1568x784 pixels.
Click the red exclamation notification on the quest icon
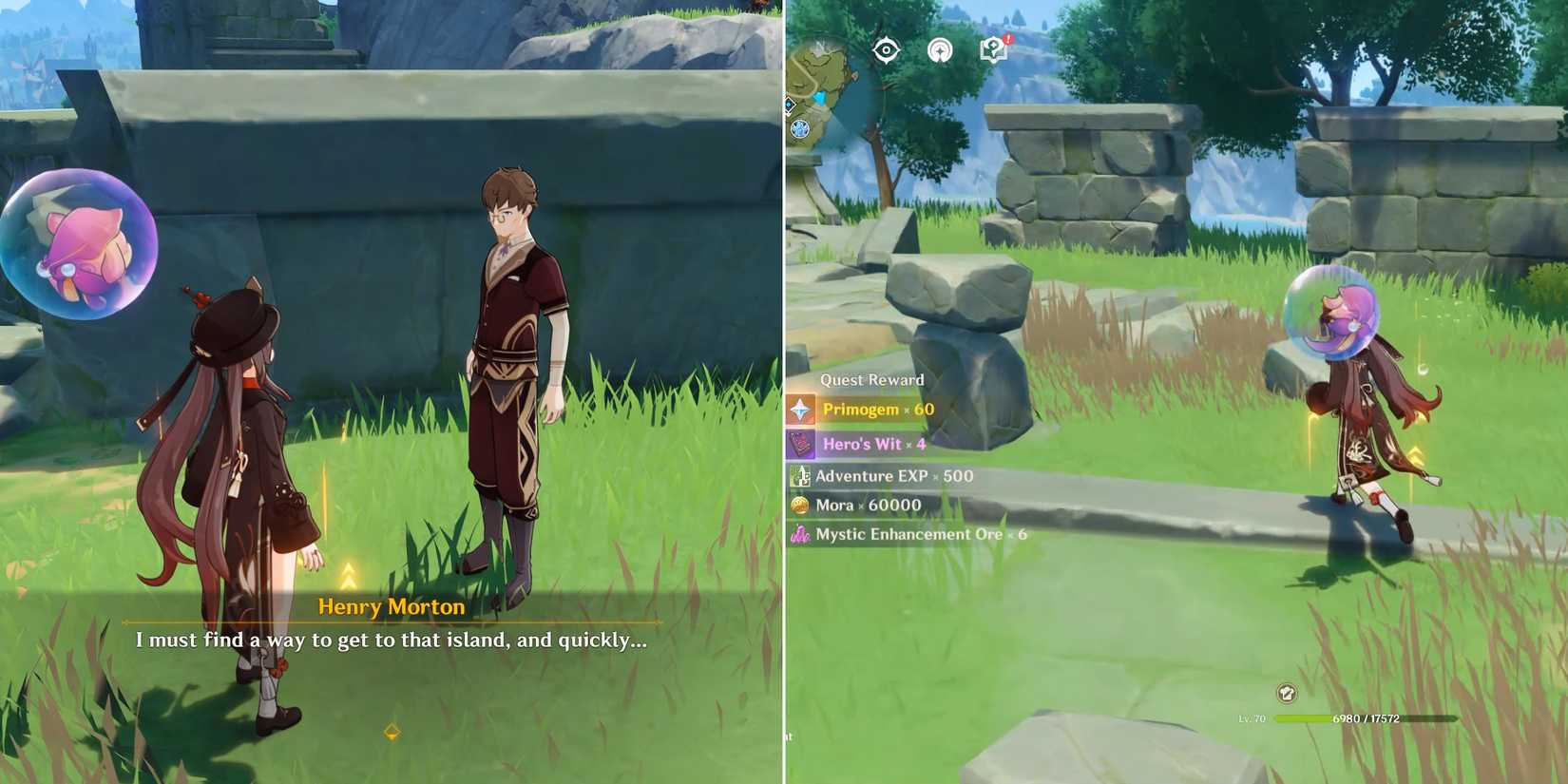point(1007,40)
